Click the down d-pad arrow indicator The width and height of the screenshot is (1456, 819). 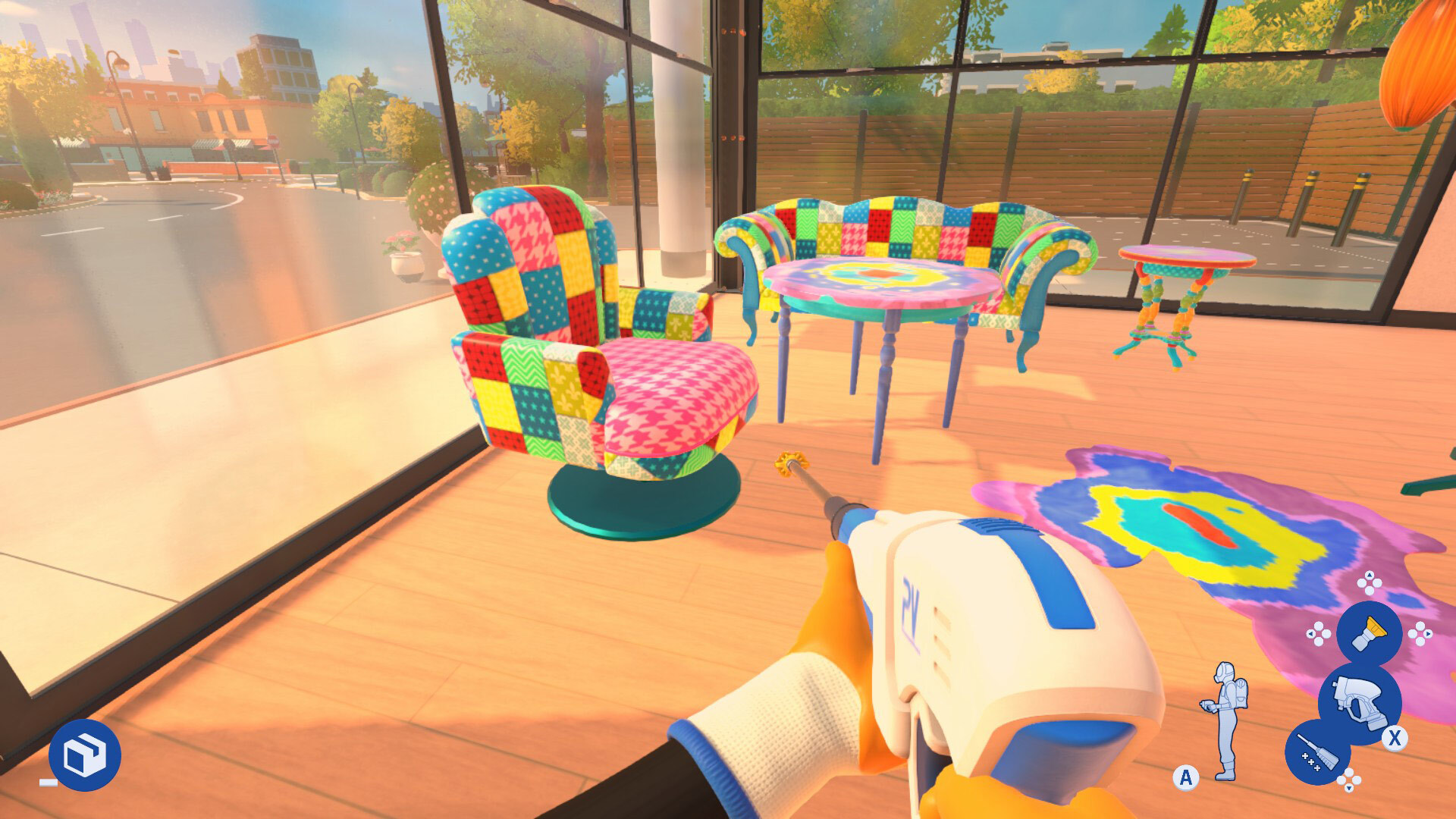1348,787
